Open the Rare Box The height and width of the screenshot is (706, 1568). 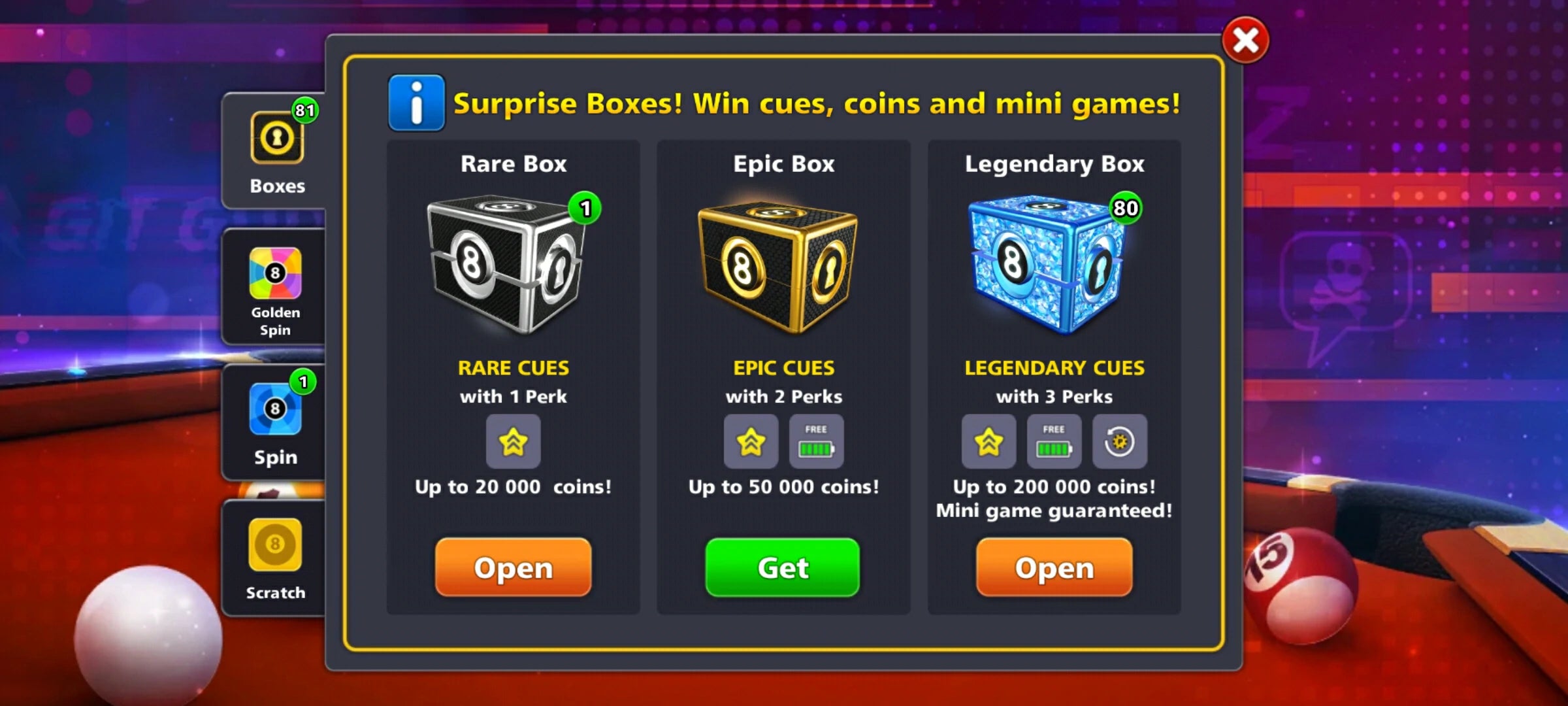click(x=514, y=567)
